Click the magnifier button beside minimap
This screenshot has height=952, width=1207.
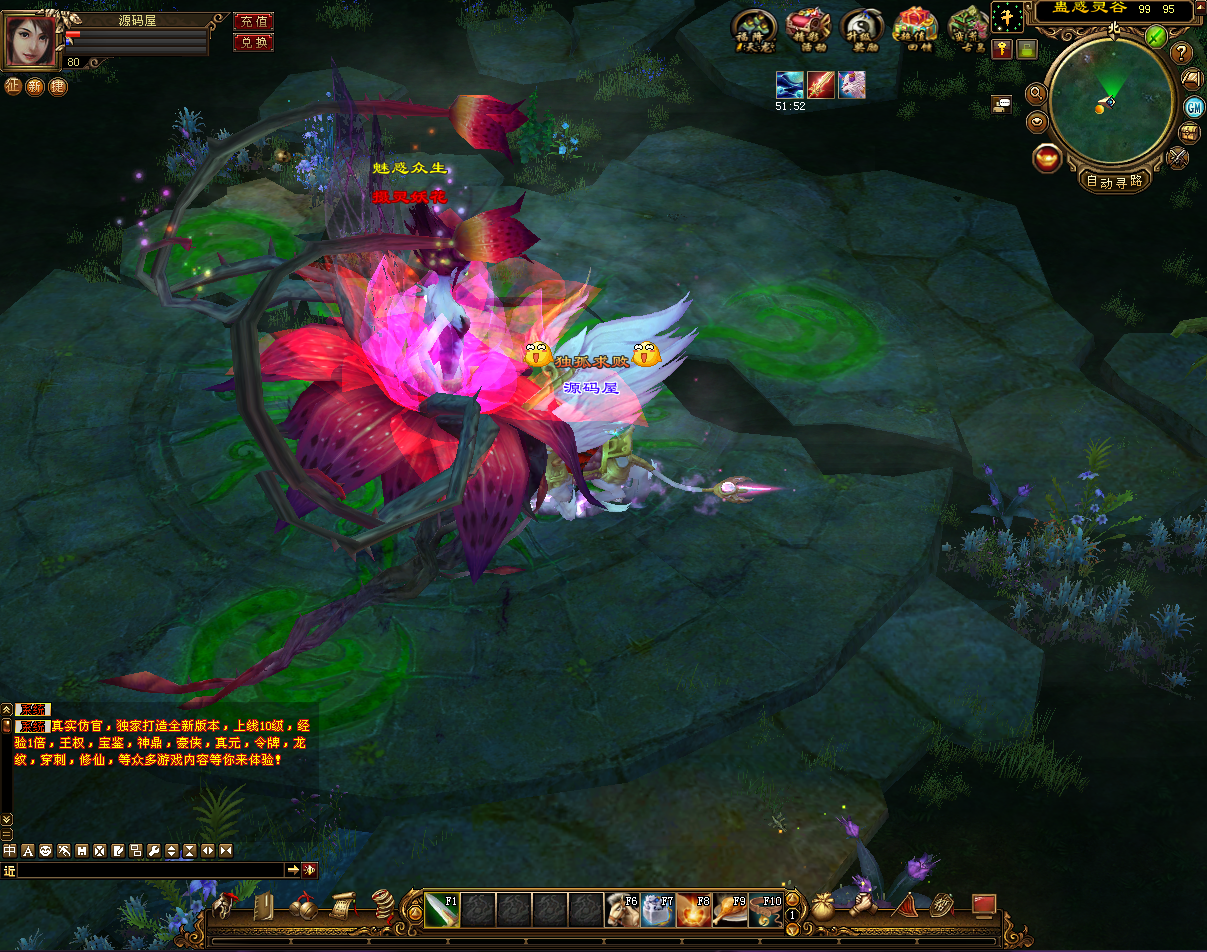pyautogui.click(x=1036, y=94)
